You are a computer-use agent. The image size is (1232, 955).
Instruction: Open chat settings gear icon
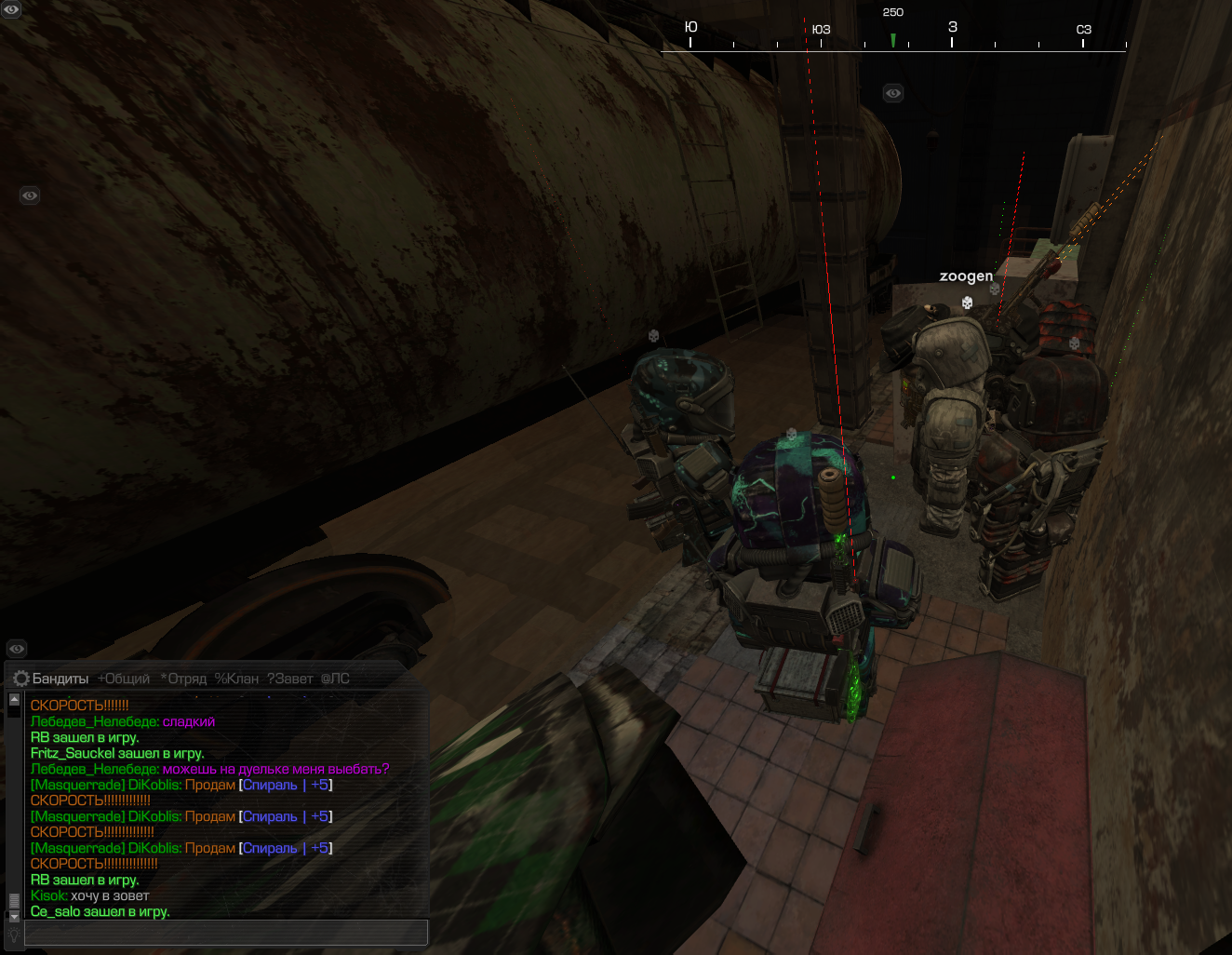20,679
